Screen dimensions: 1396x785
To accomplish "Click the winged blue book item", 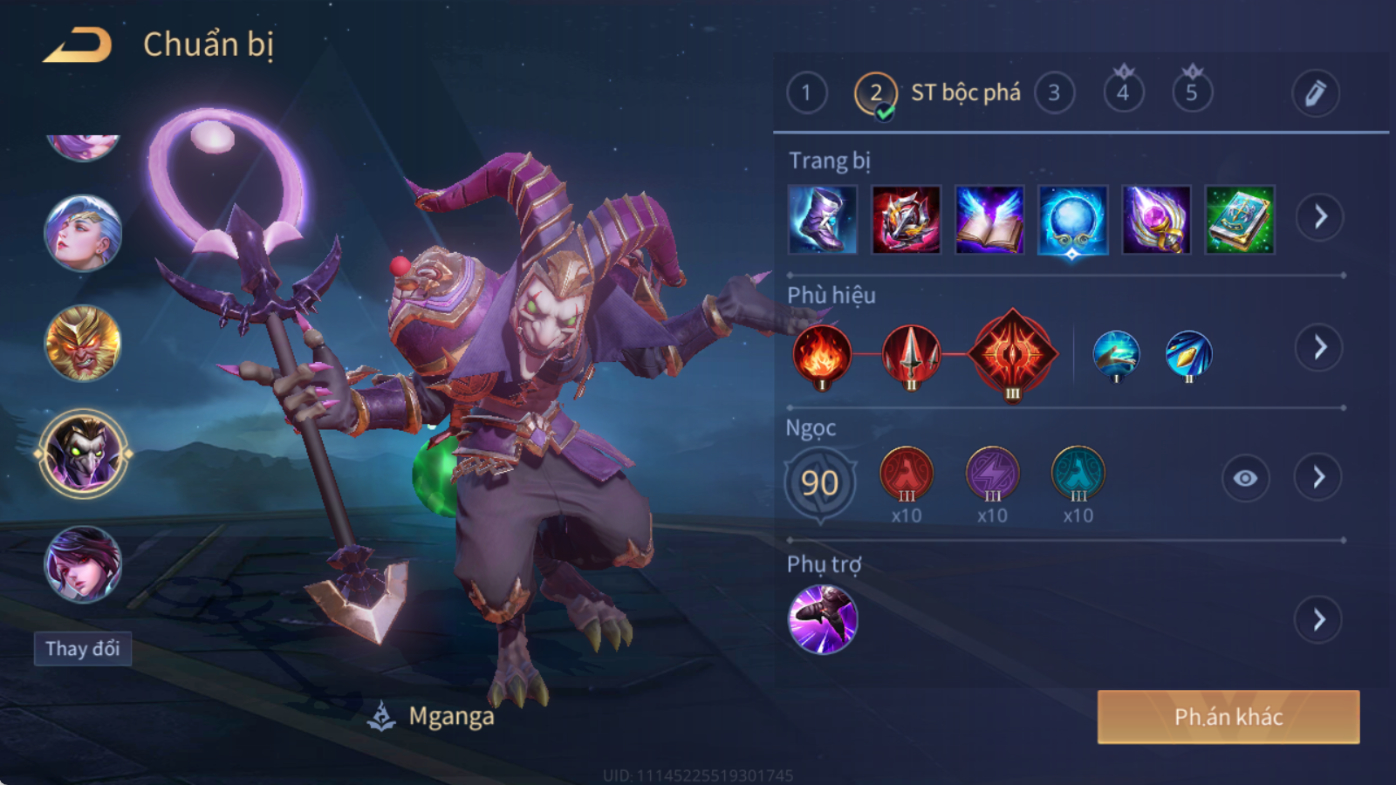I will pos(989,219).
